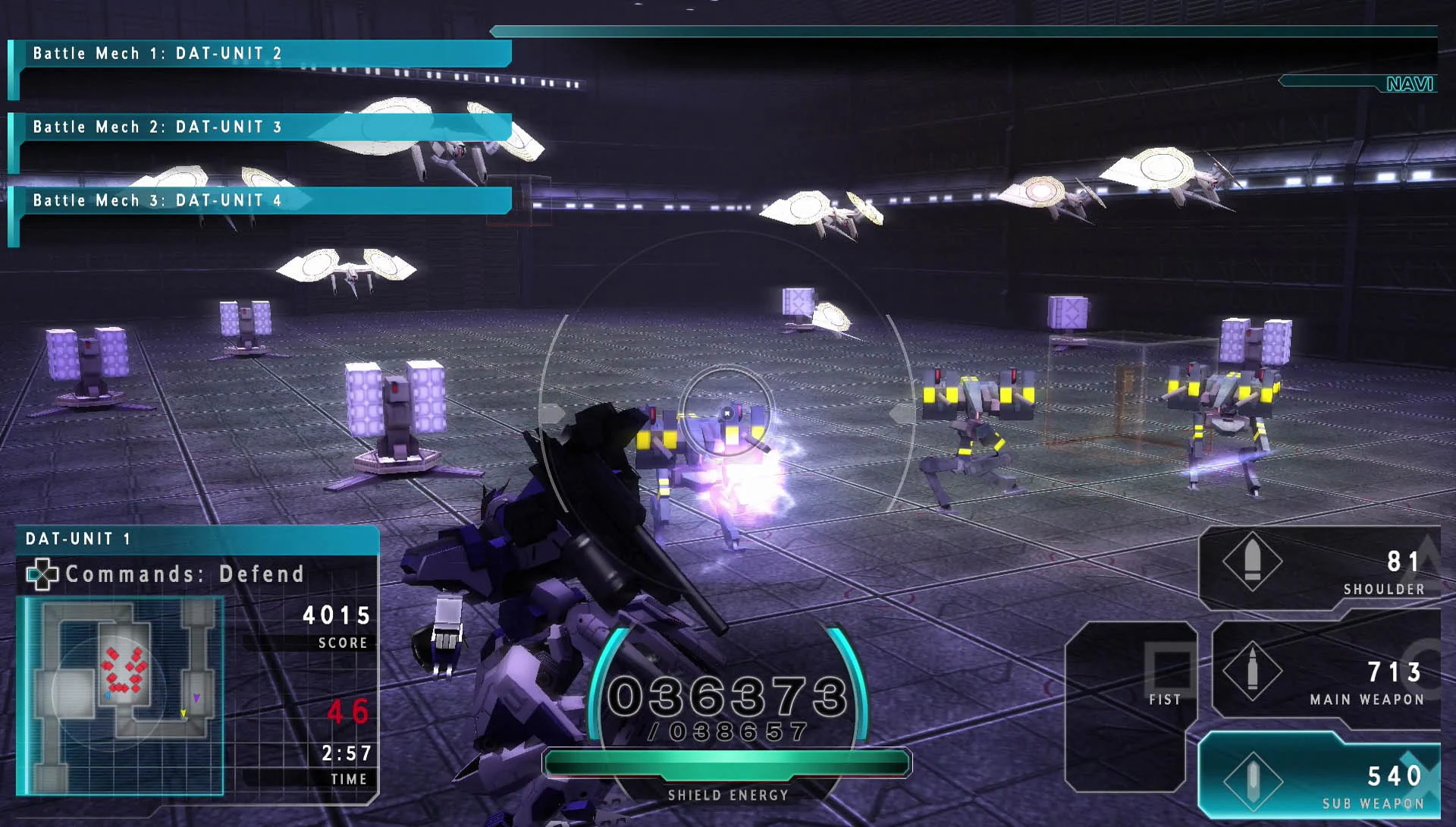Select the DAT-UNIT 1 header tab
Viewport: 1456px width, 827px height.
click(76, 540)
